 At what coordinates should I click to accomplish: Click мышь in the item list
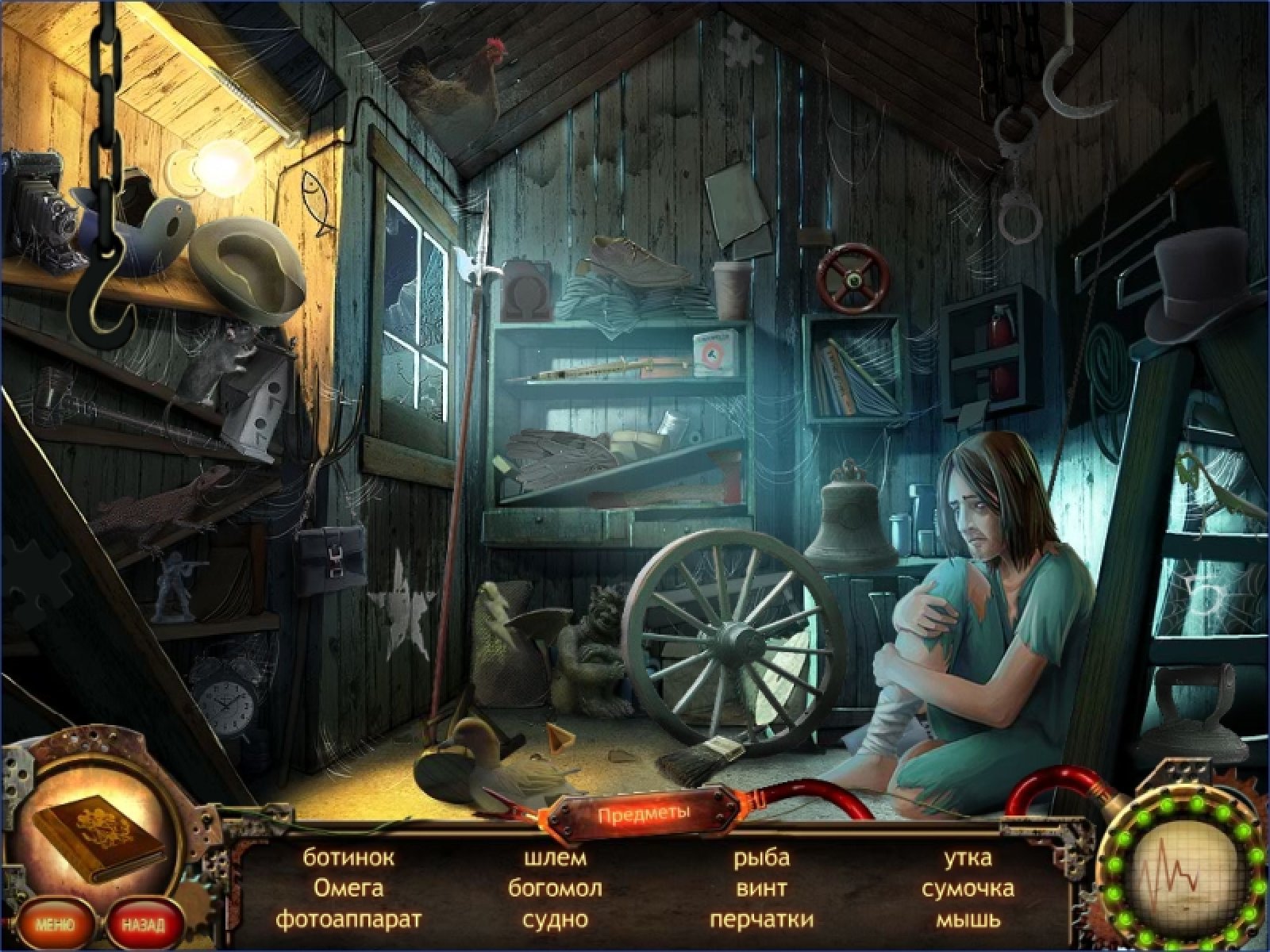click(x=968, y=920)
